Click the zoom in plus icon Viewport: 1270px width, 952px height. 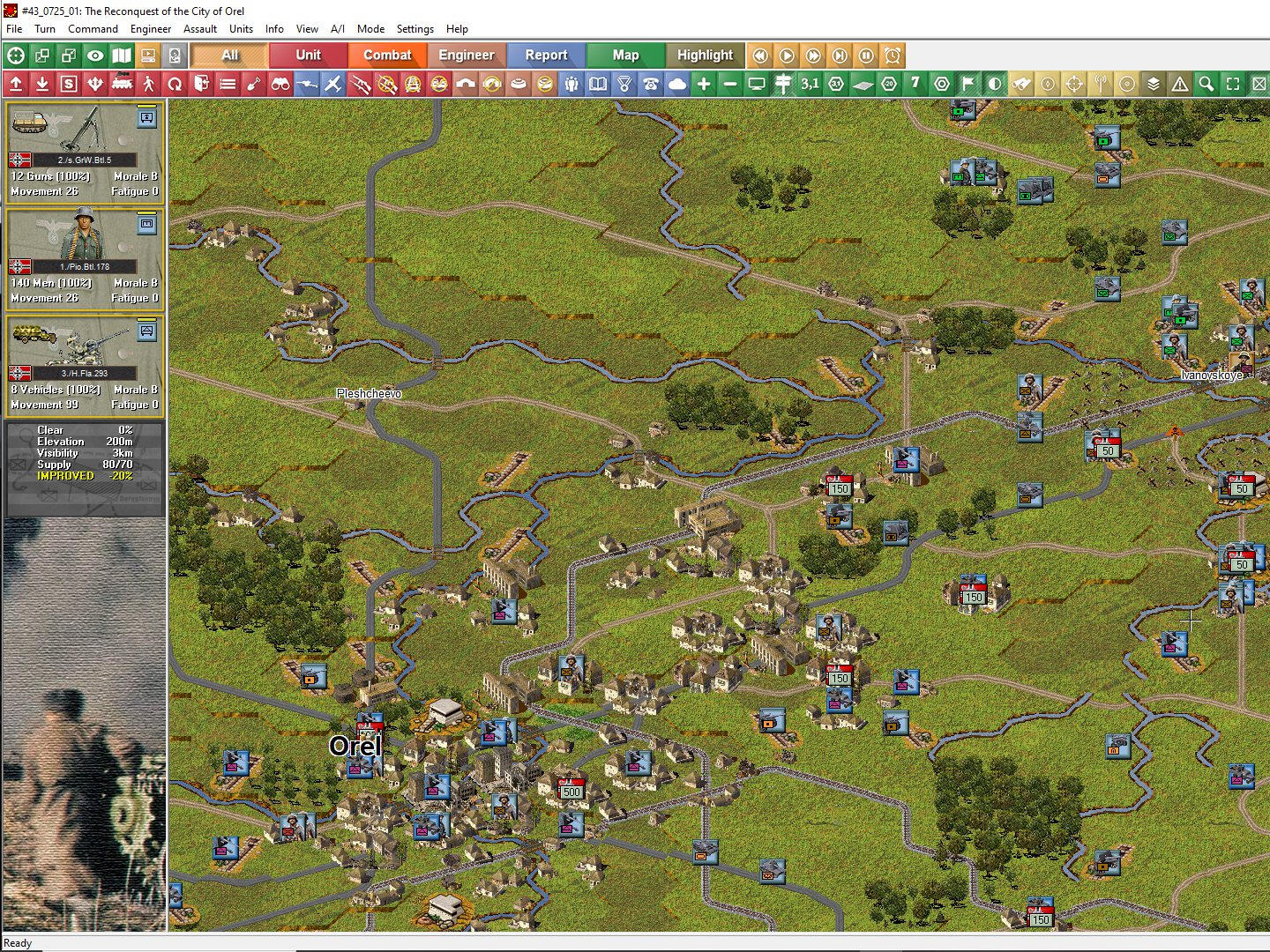pos(702,85)
